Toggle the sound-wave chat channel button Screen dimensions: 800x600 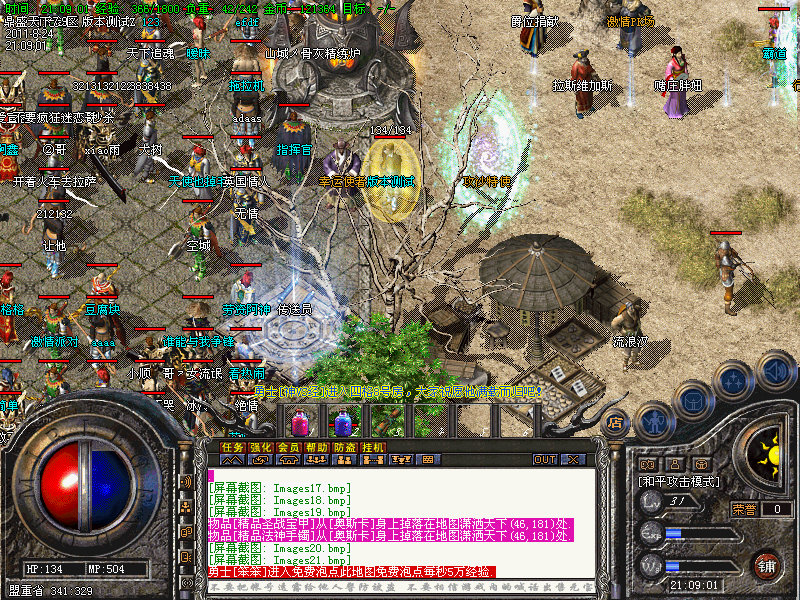click(x=187, y=482)
